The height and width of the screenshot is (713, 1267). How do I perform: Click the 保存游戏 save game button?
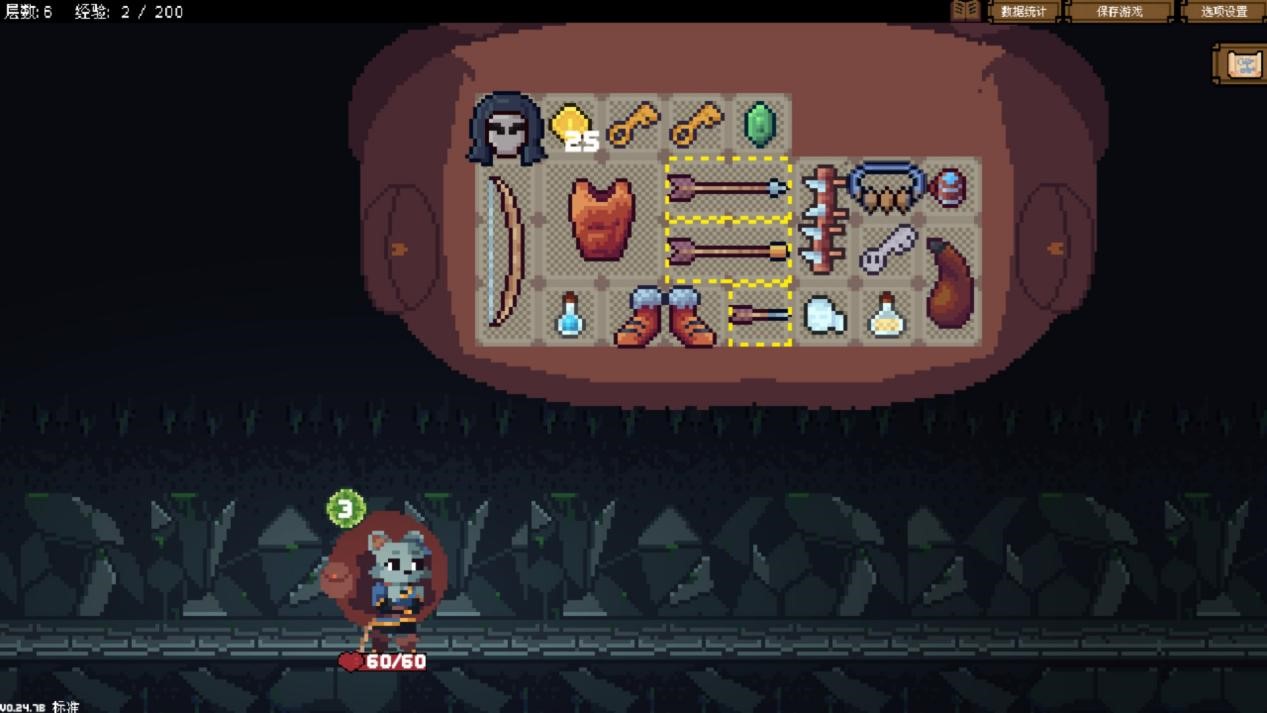[1119, 12]
